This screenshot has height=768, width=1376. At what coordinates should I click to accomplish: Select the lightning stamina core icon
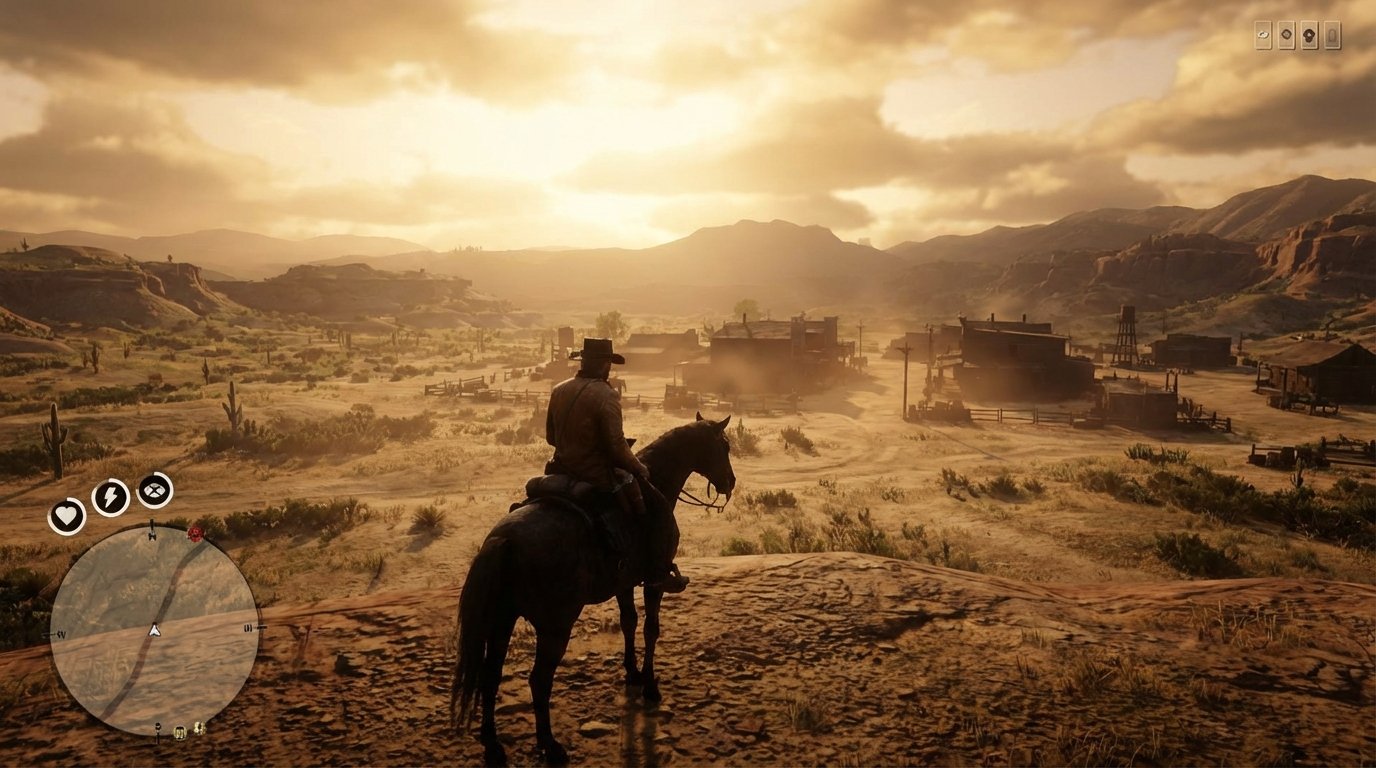click(x=109, y=497)
